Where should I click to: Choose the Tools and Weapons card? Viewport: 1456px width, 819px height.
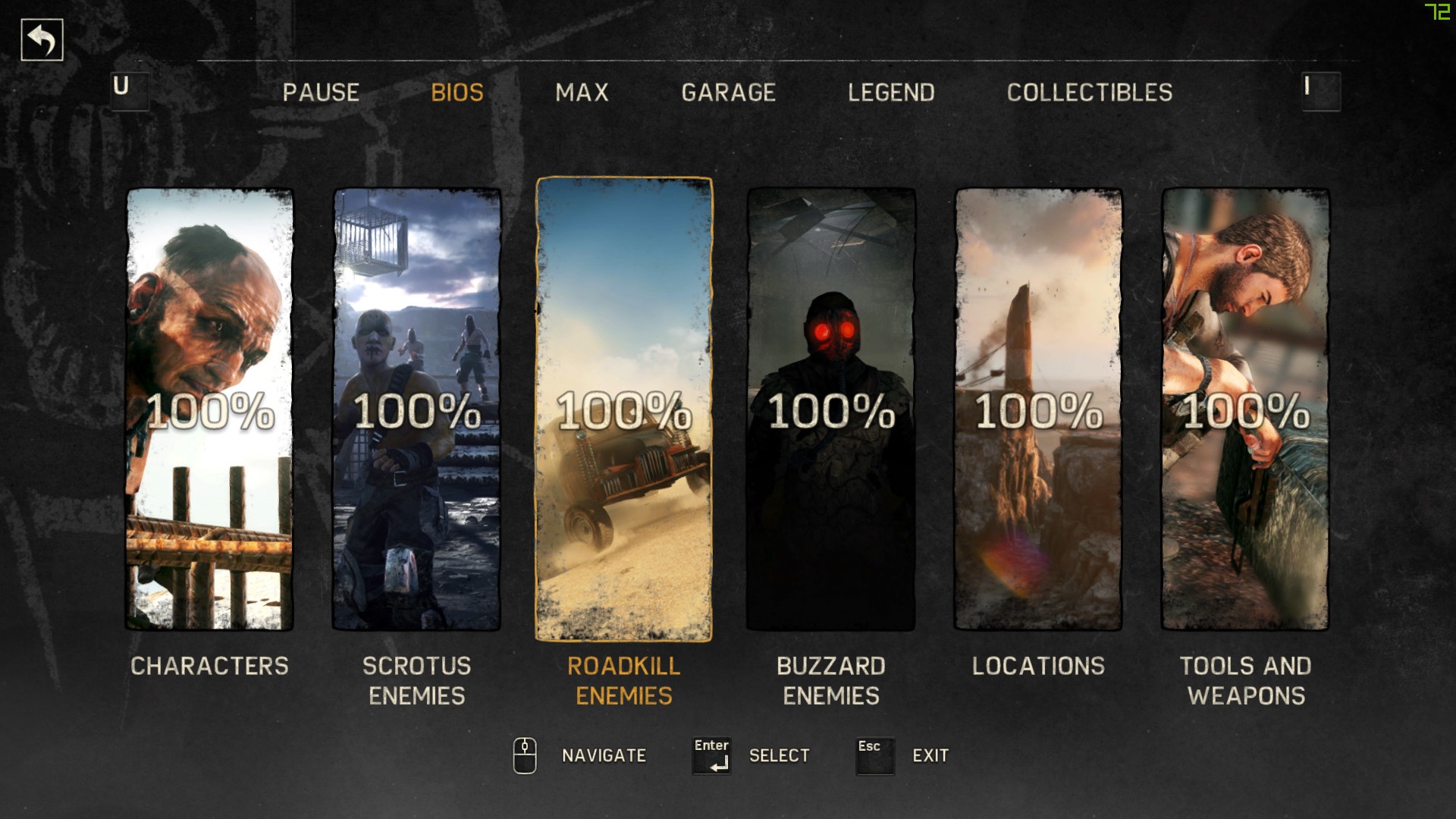click(x=1245, y=409)
